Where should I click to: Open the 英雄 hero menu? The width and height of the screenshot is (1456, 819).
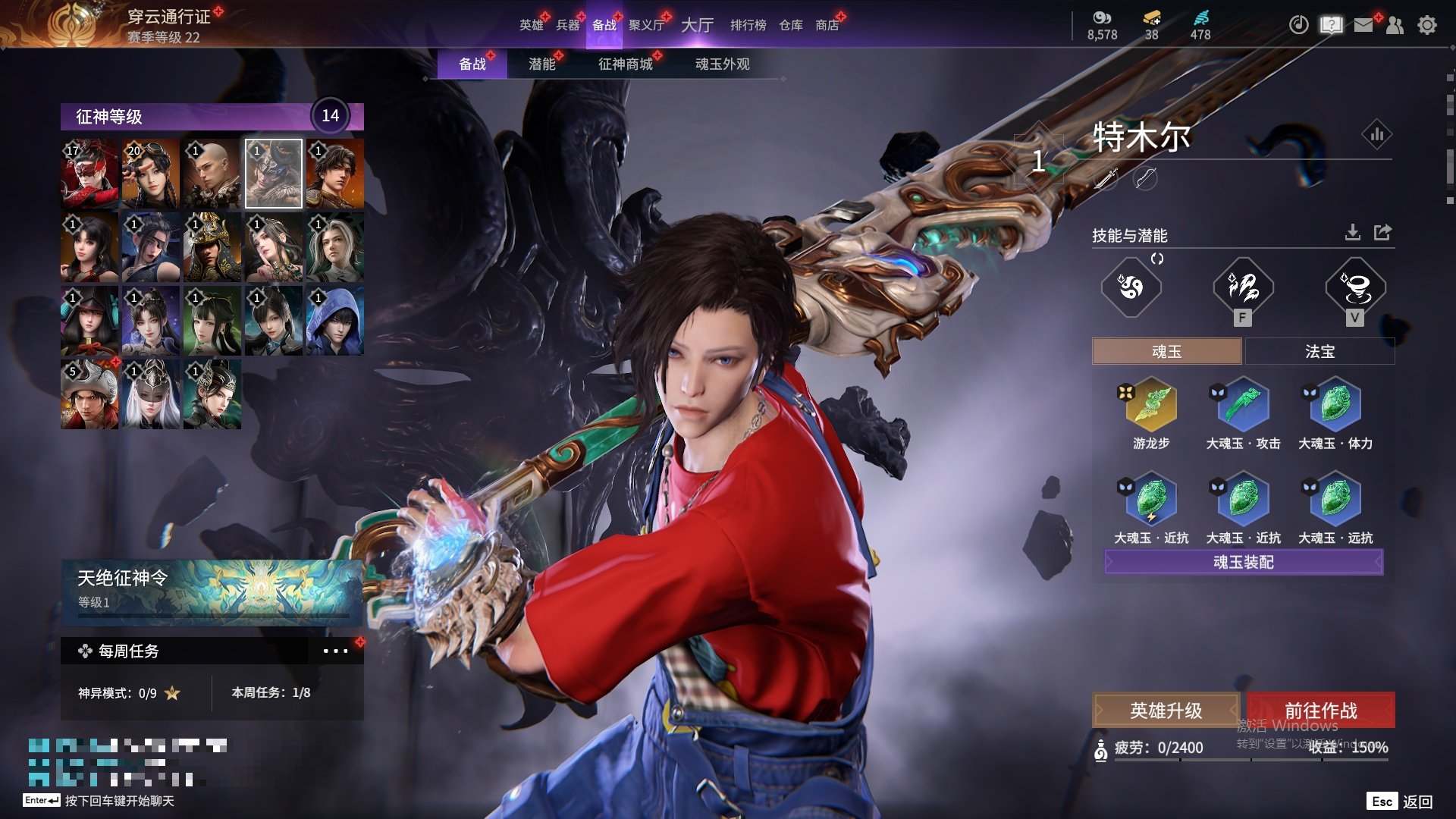click(x=531, y=25)
